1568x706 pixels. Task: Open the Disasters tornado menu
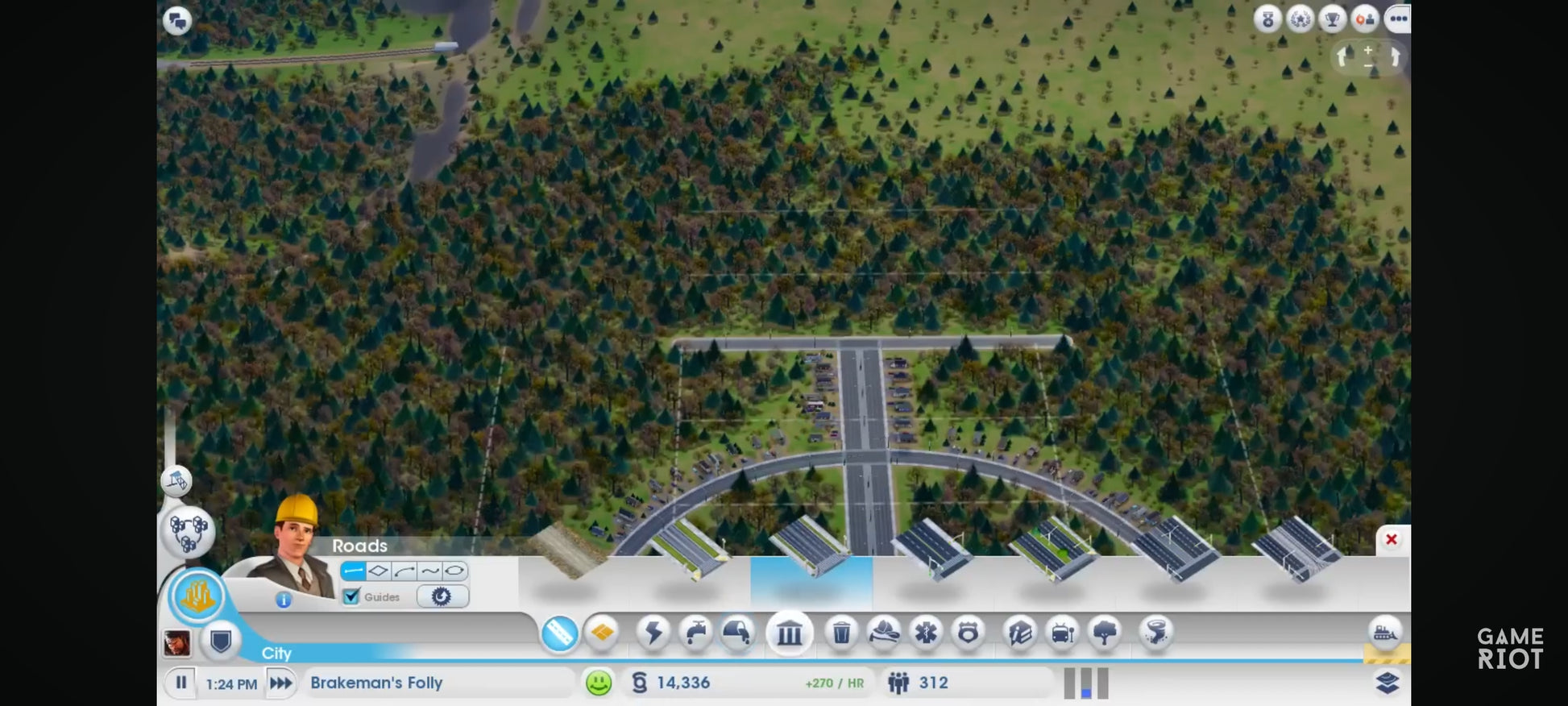[x=1155, y=633]
